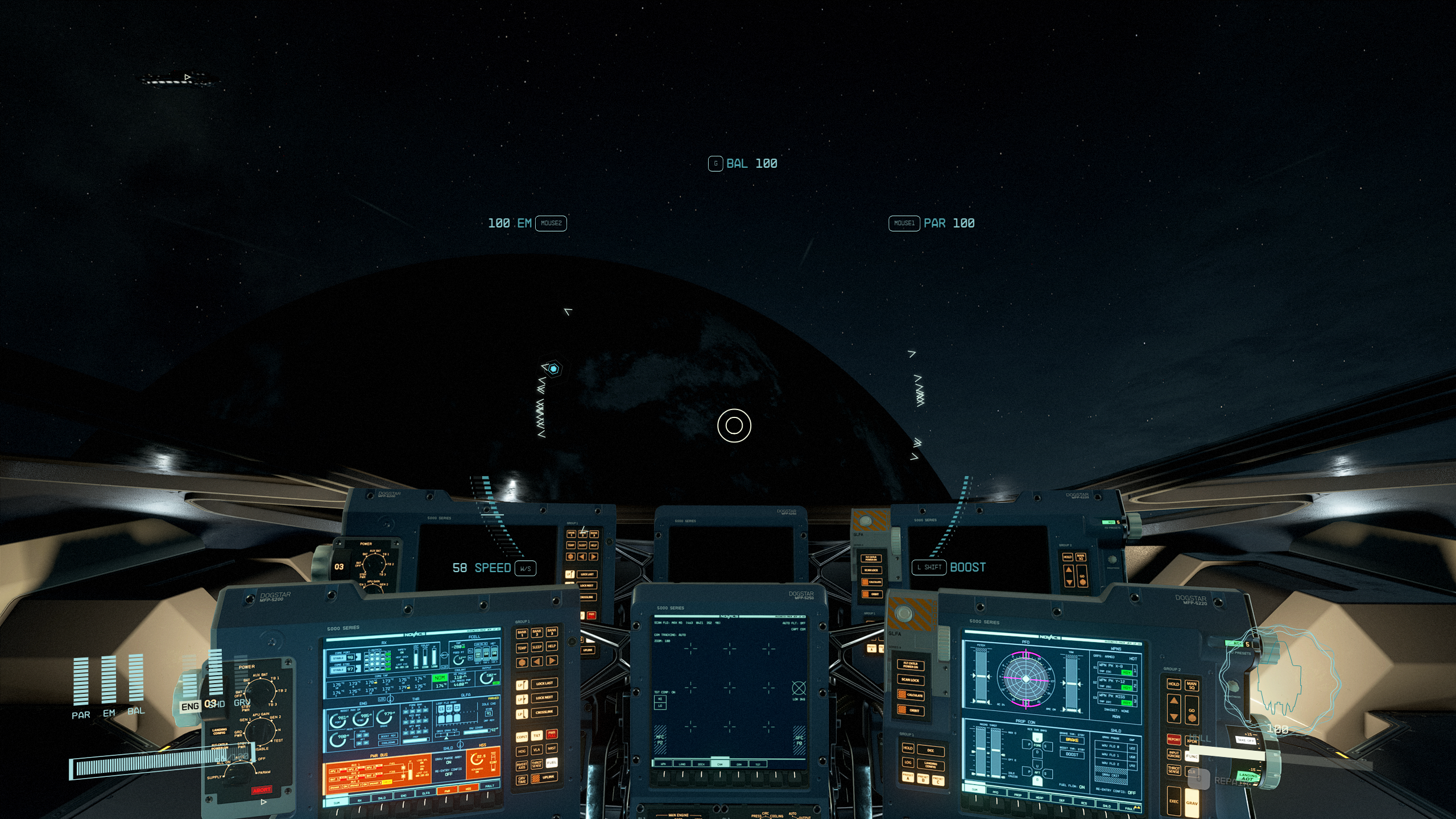Choose the highlighted ENG power allocation
Viewport: 1456px width, 819px height.
[x=190, y=706]
